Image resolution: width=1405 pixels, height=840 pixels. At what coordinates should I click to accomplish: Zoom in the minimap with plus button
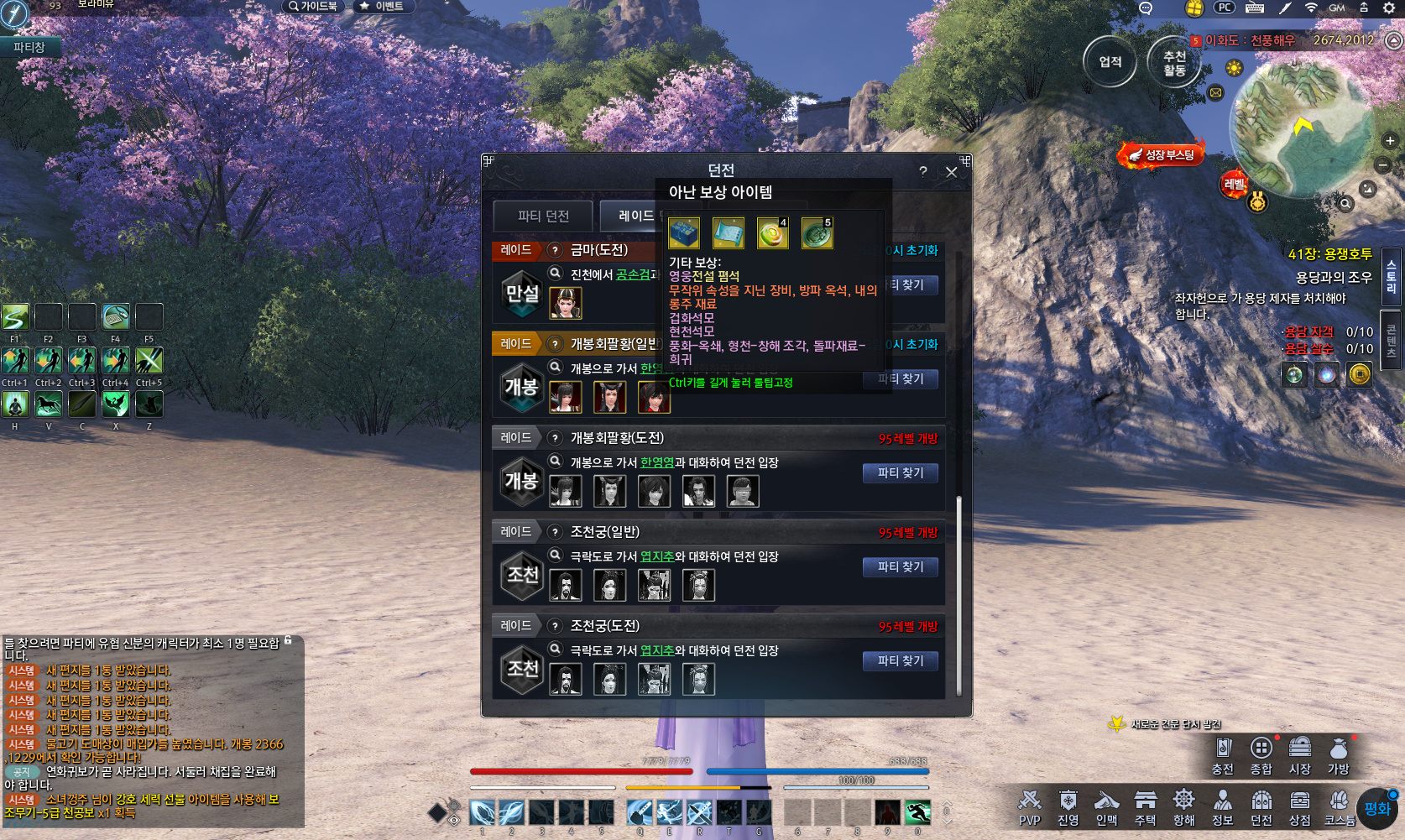(x=1390, y=141)
